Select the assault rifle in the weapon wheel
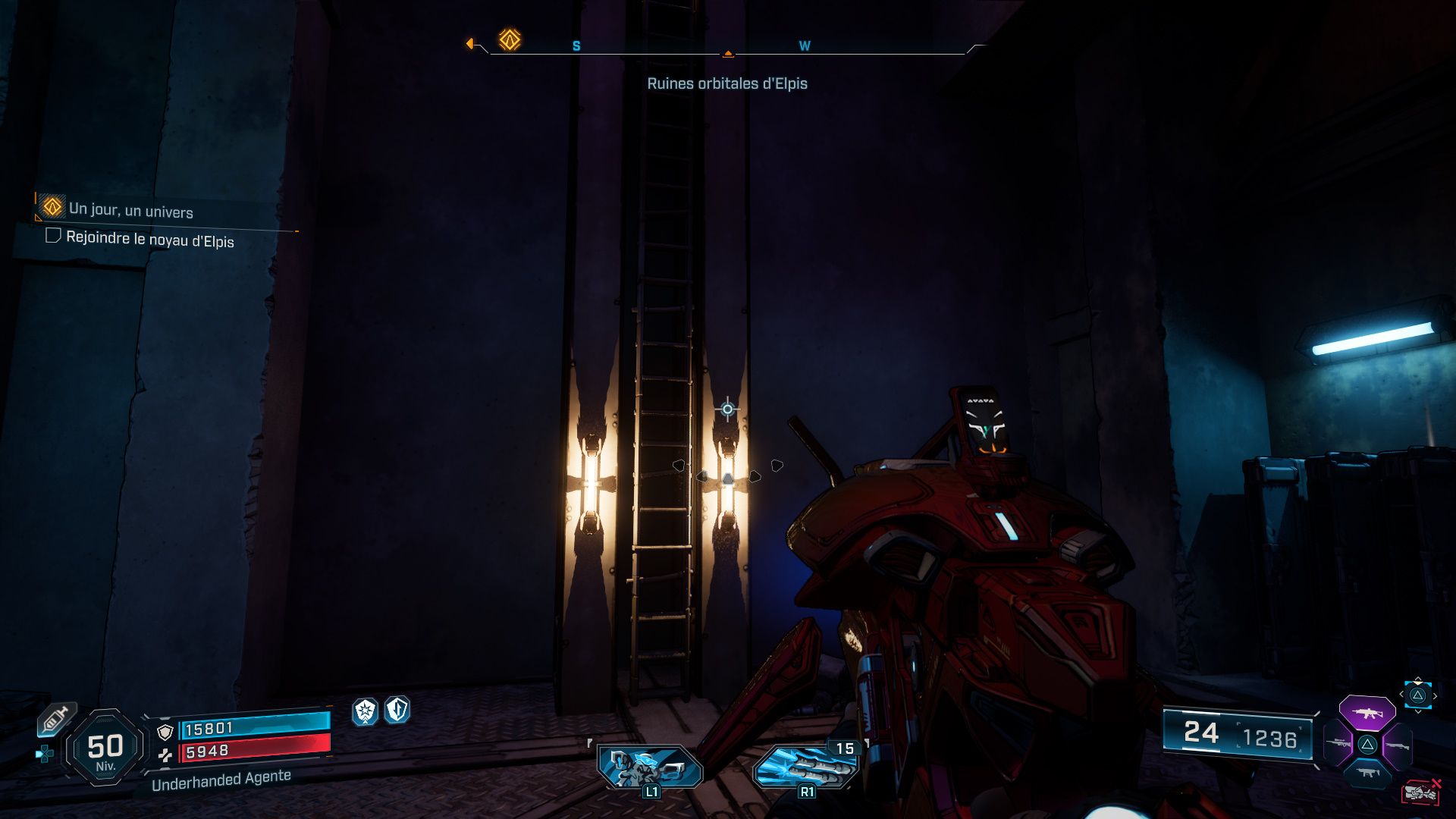 point(1367,713)
